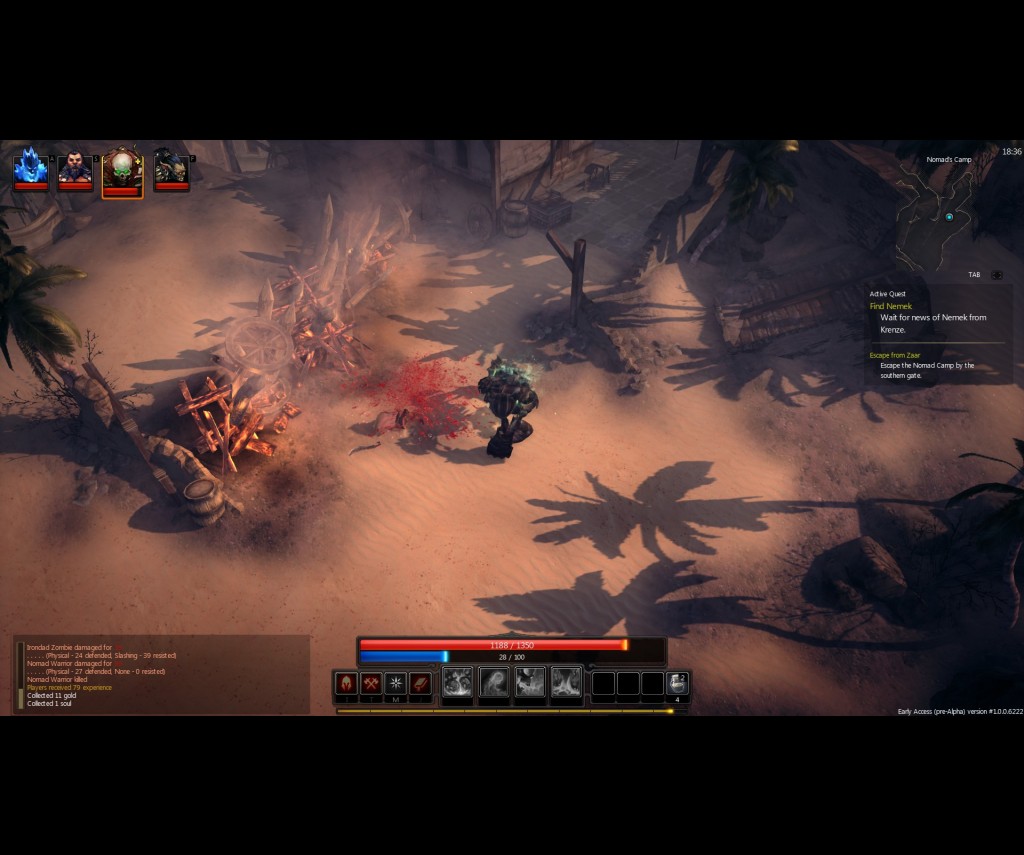The width and height of the screenshot is (1024, 855).
Task: Click the combat log panel
Action: coord(162,675)
